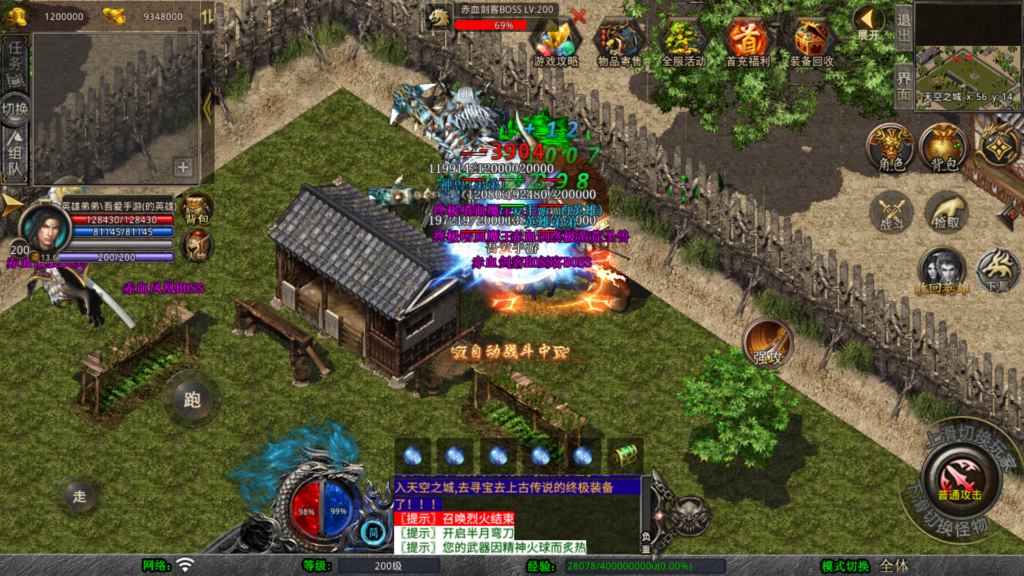Toggle the 展开 expand arrow
This screenshot has height=576, width=1024.
(868, 22)
